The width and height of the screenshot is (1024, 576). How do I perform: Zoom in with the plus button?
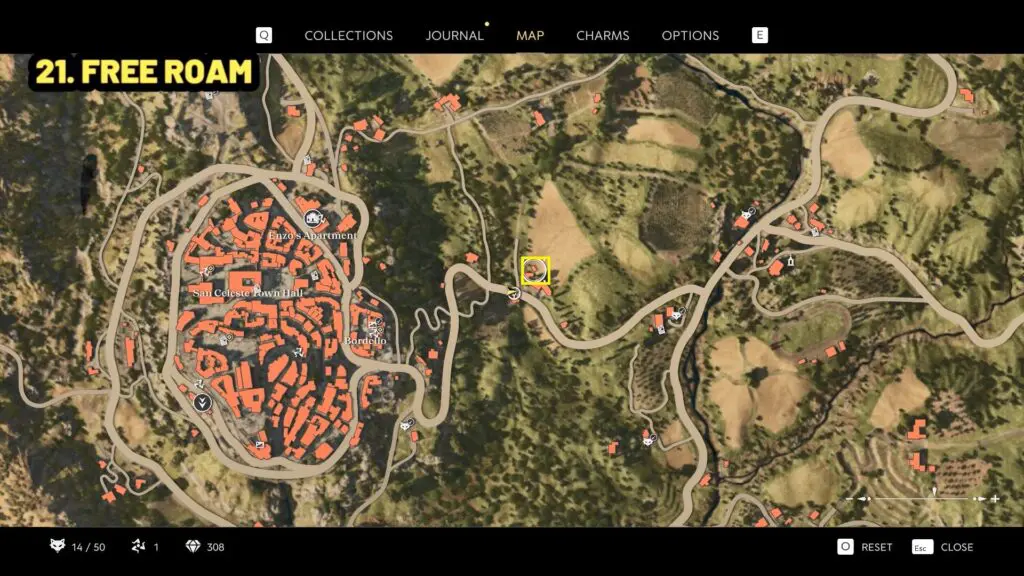point(995,498)
